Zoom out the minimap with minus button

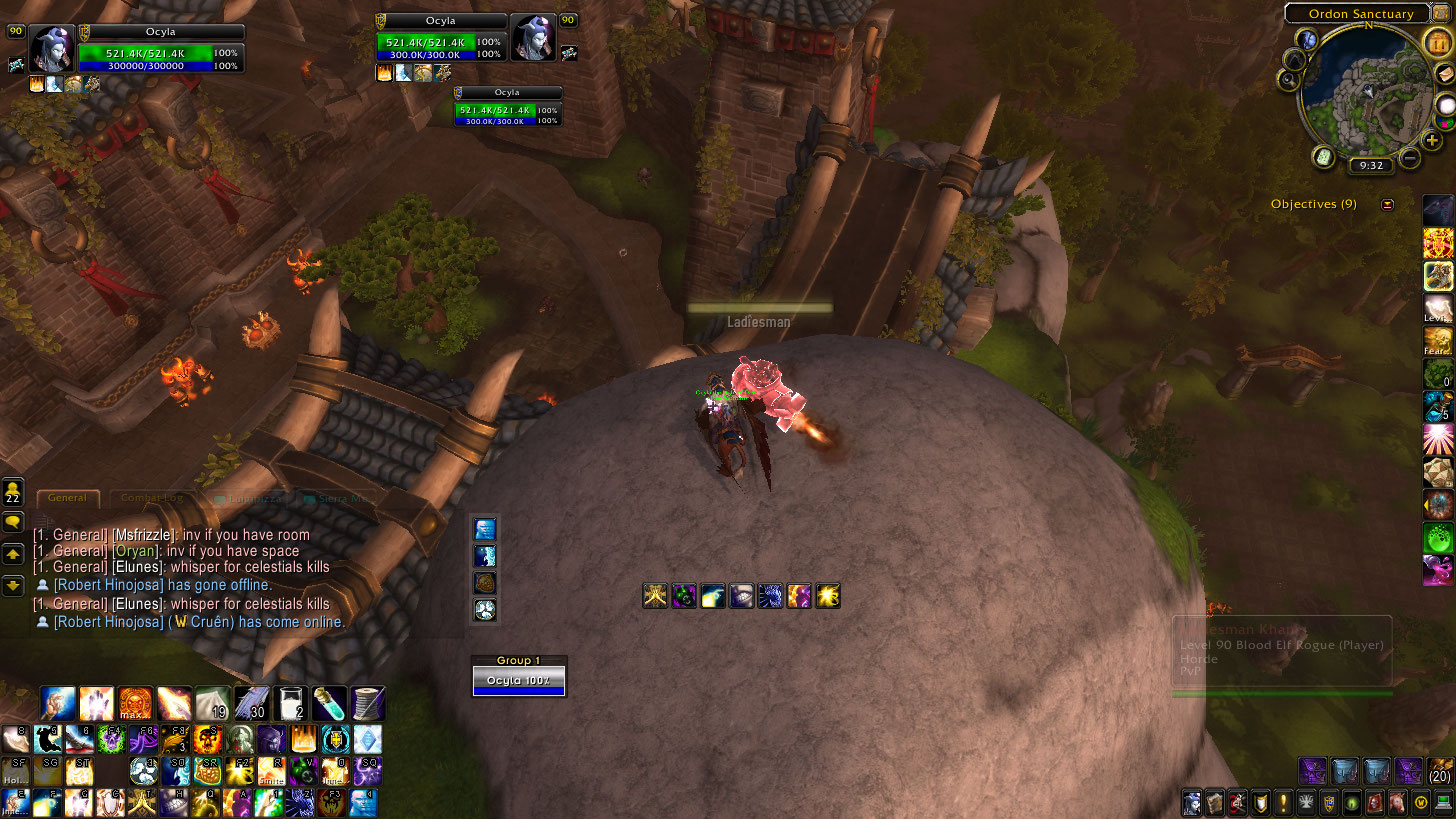(1410, 157)
